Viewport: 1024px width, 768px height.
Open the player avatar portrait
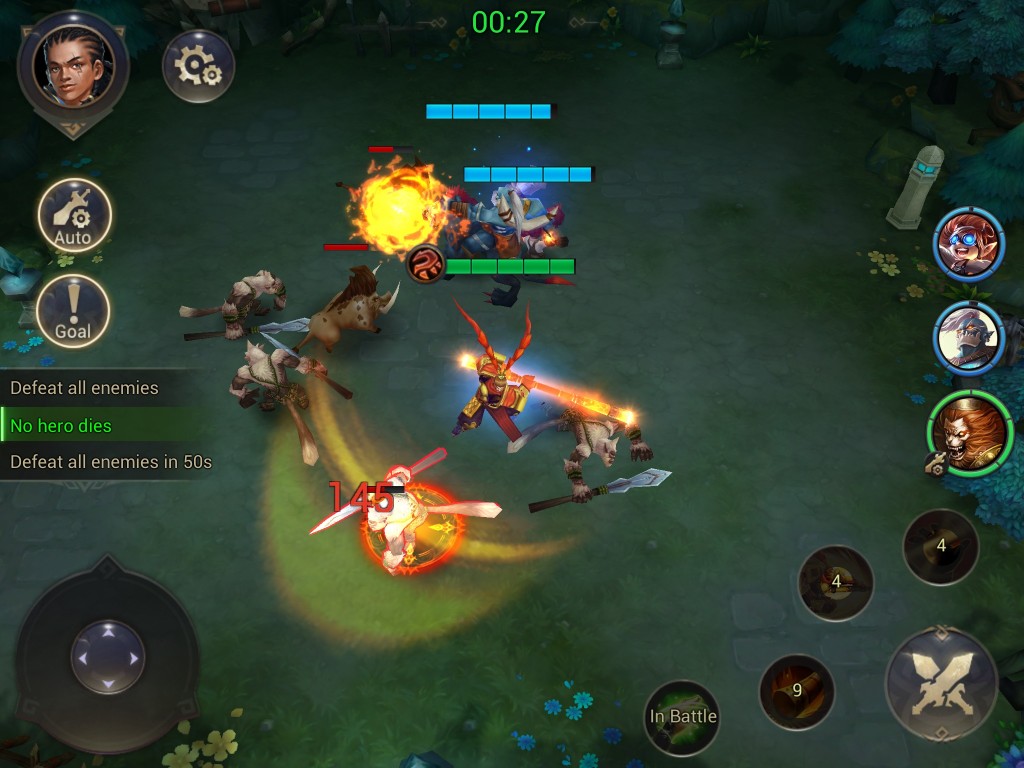pos(73,65)
